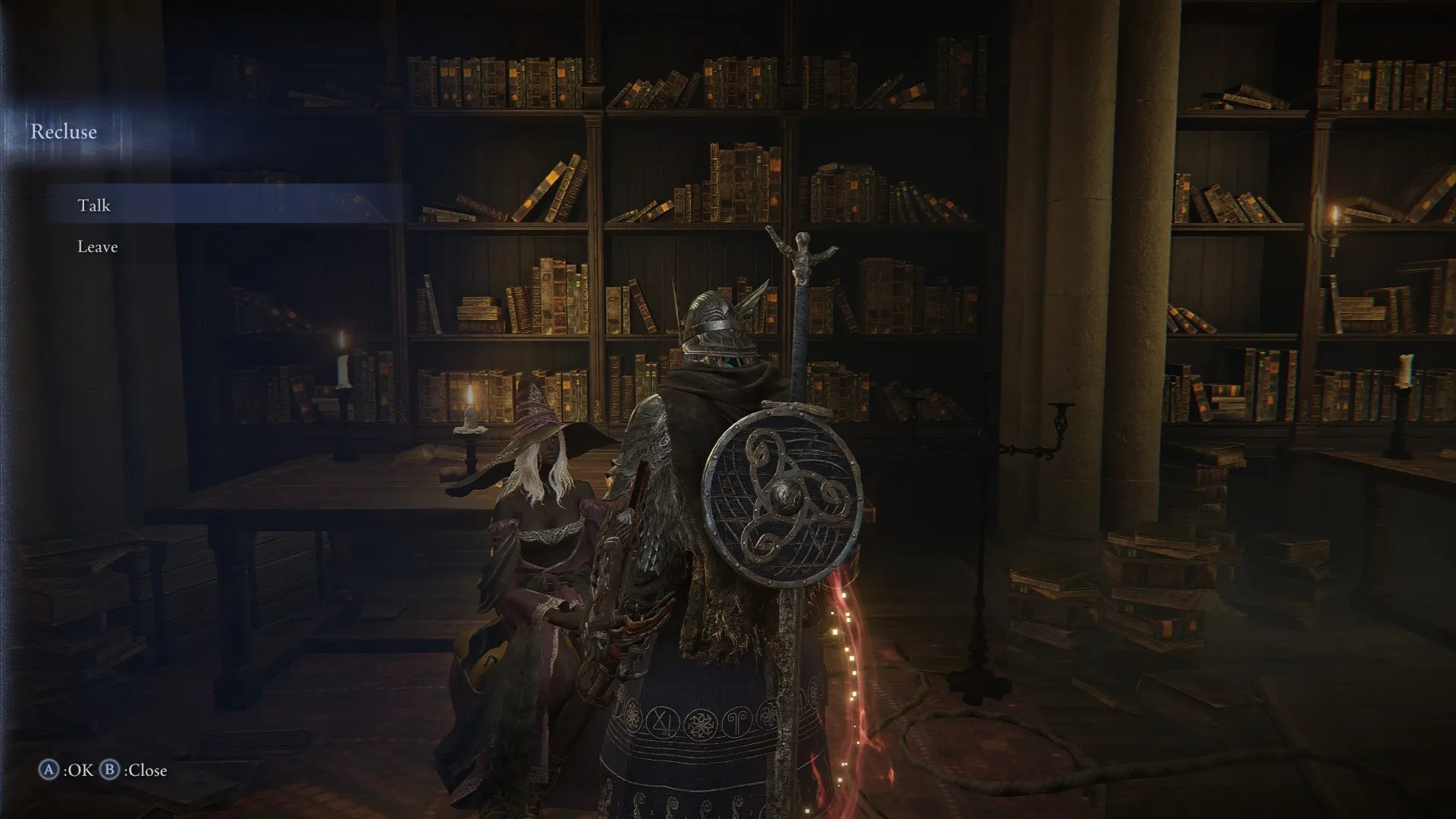Select the Leave option
The width and height of the screenshot is (1456, 819).
tap(98, 246)
